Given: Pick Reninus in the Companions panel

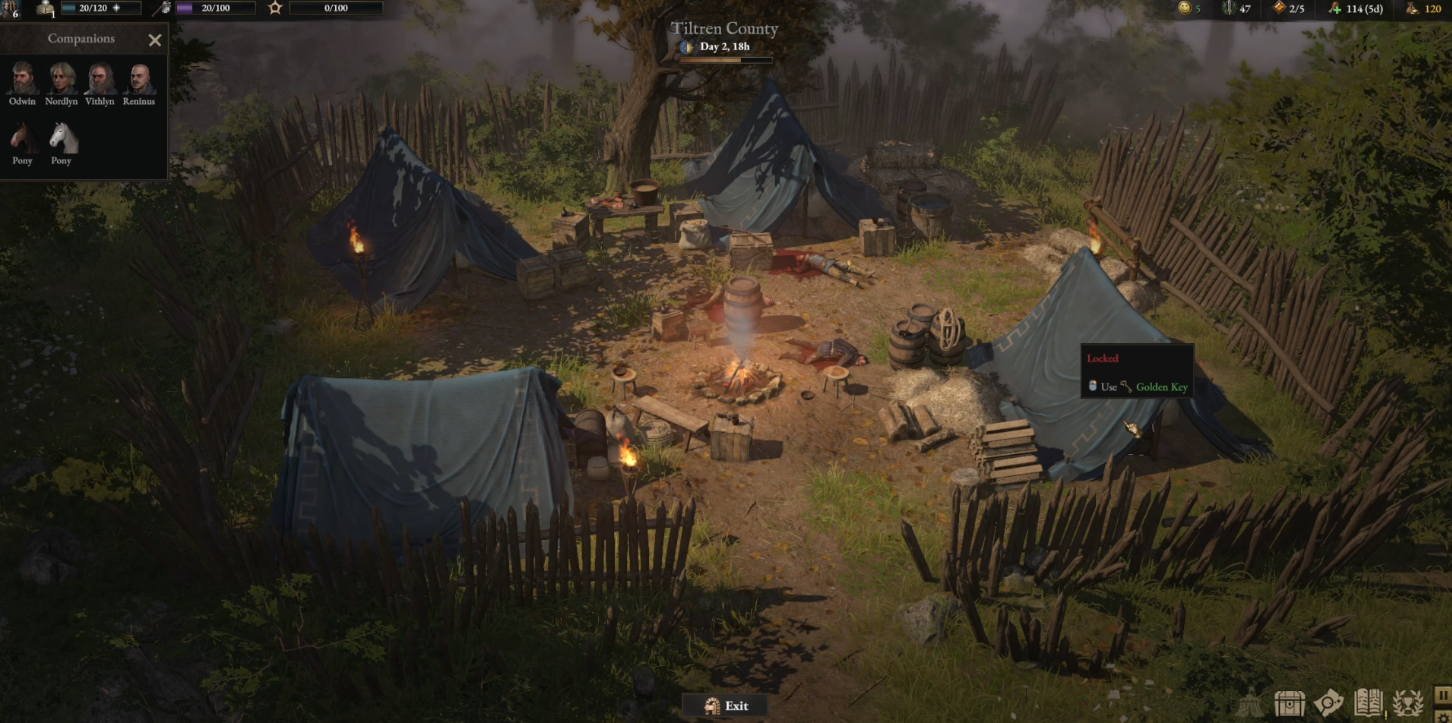Looking at the screenshot, I should point(139,79).
